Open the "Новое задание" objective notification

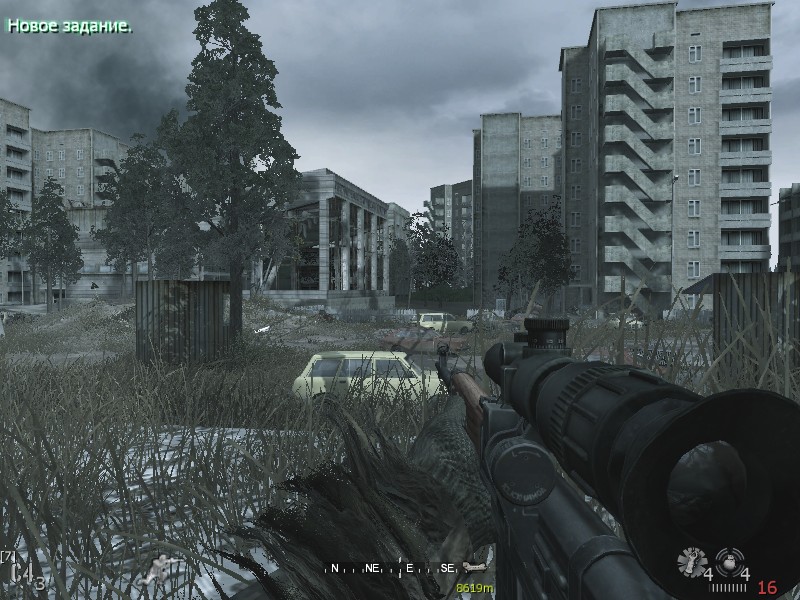tap(69, 26)
